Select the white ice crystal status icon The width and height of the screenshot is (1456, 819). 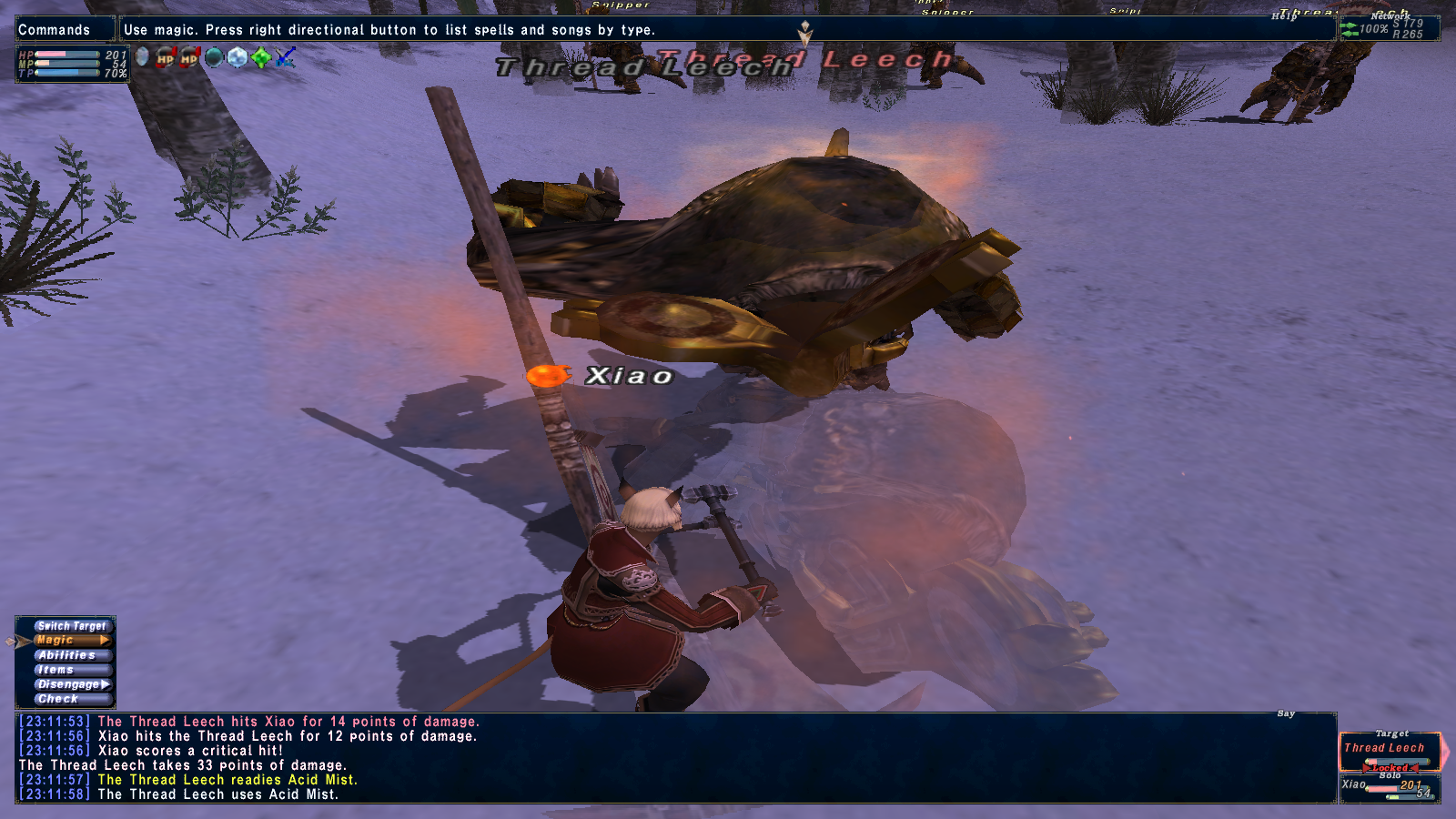(x=238, y=58)
